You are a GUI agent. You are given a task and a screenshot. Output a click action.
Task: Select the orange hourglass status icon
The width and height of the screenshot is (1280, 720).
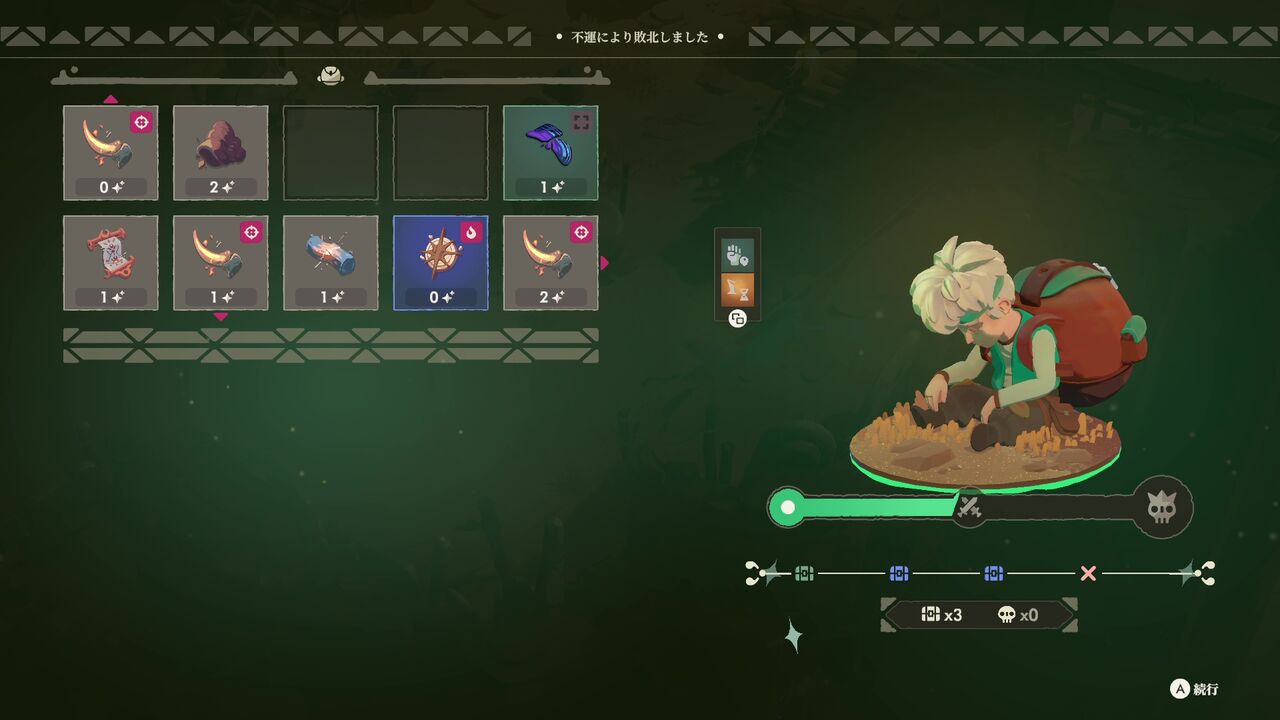click(x=737, y=290)
